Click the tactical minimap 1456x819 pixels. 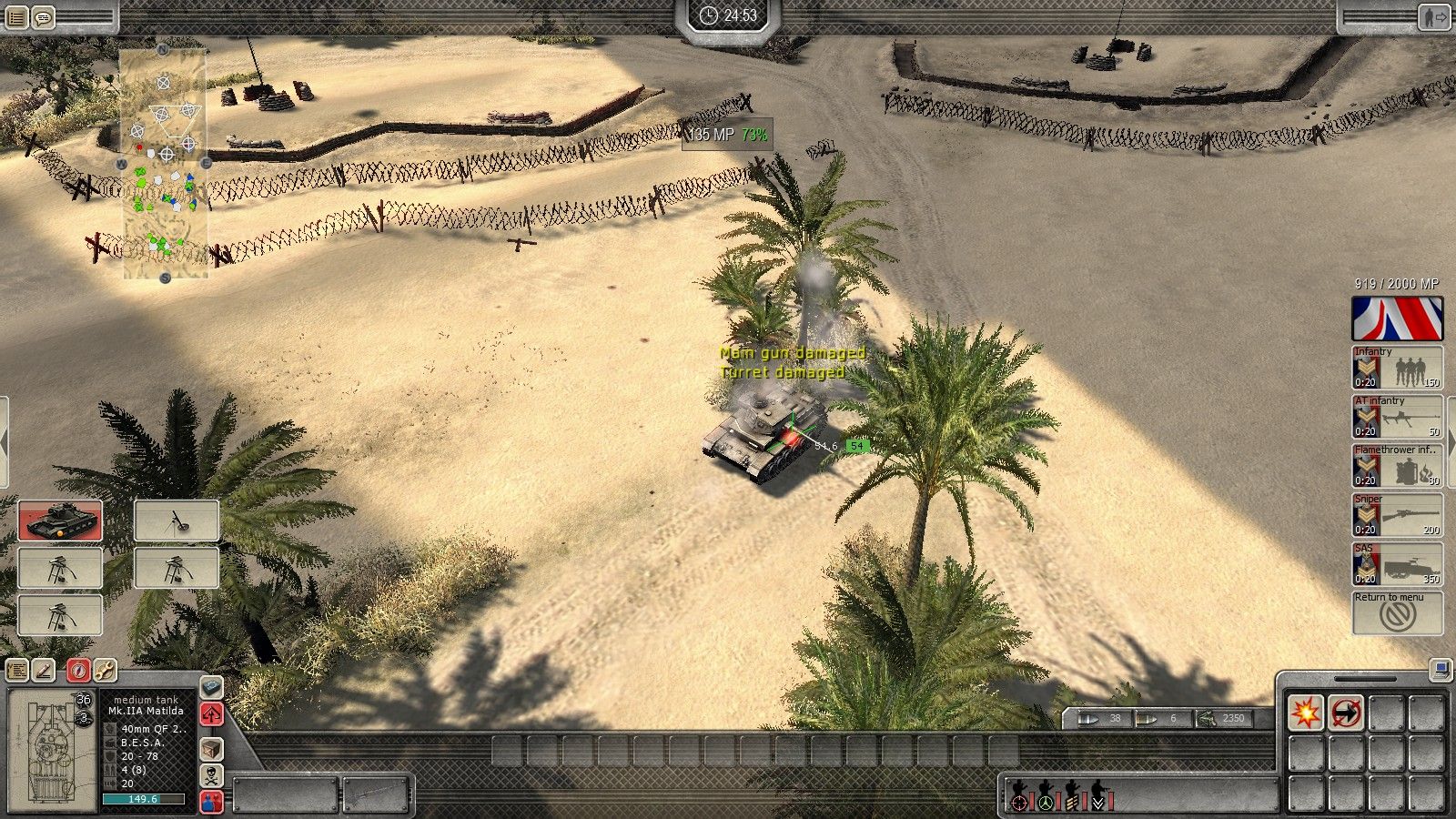[x=164, y=164]
